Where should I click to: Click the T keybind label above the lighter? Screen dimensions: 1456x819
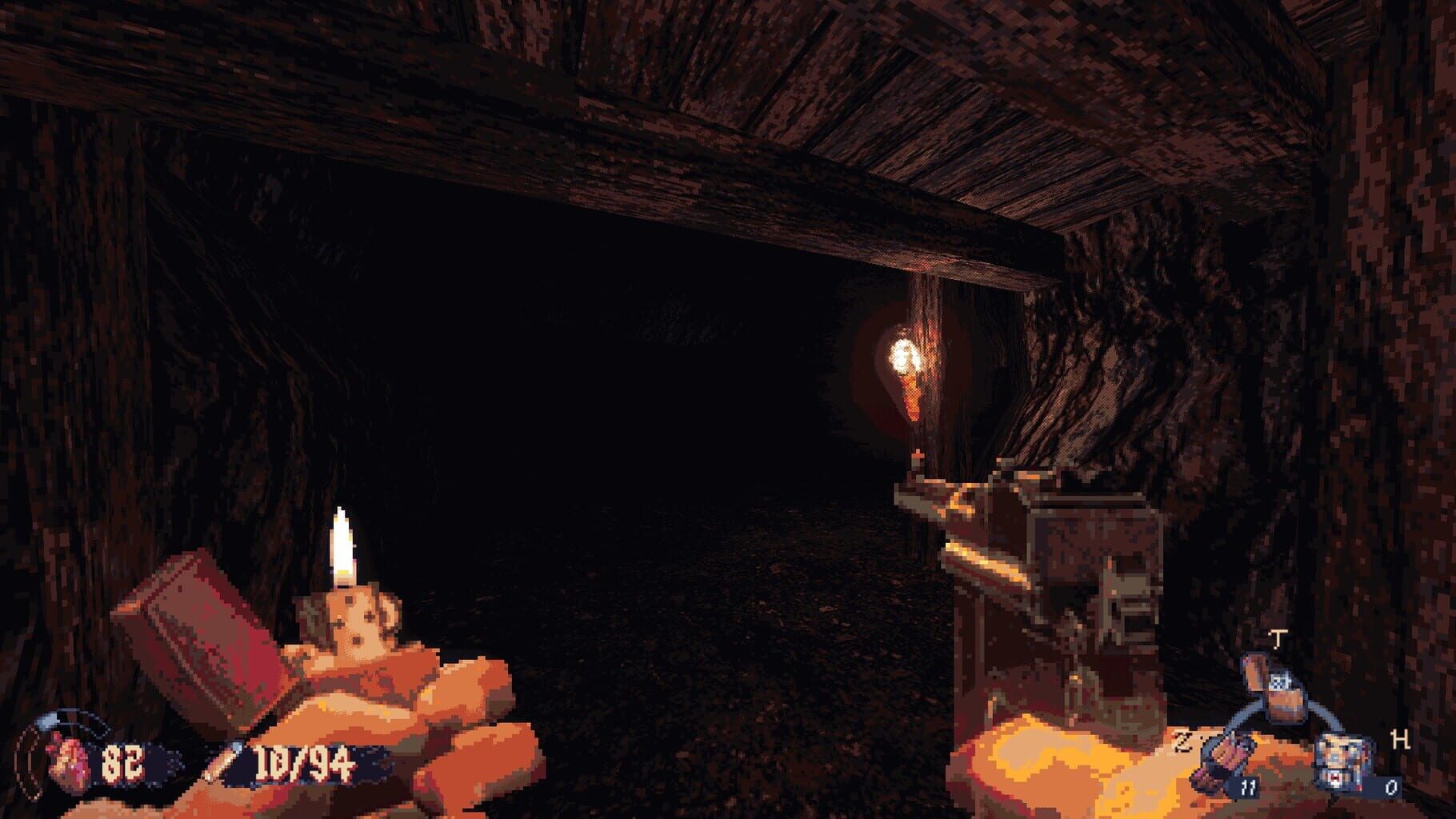pyautogui.click(x=1278, y=637)
